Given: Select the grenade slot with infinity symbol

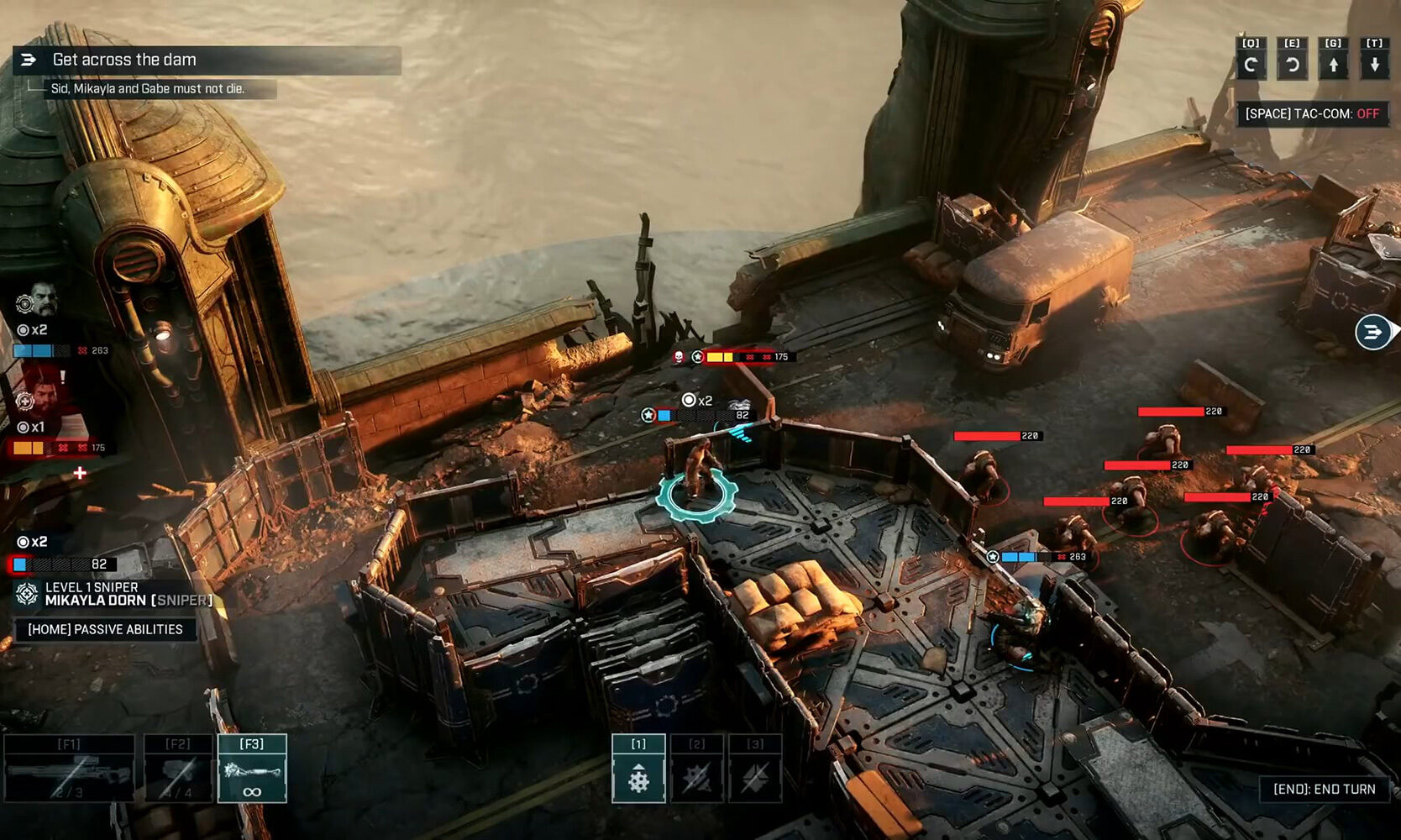Looking at the screenshot, I should [252, 769].
